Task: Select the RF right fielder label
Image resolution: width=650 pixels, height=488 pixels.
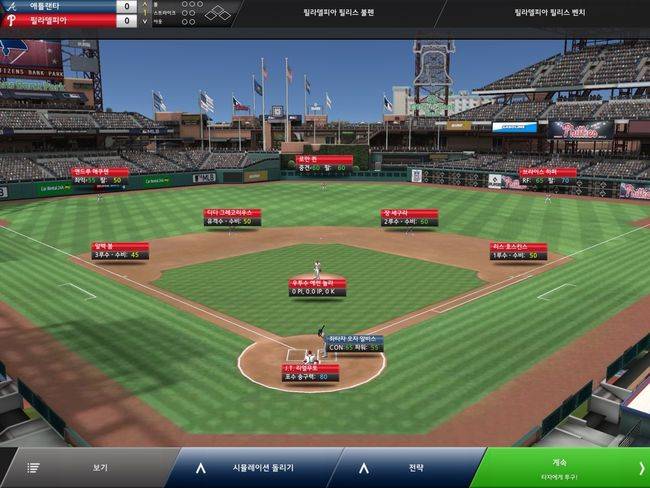Action: [547, 176]
